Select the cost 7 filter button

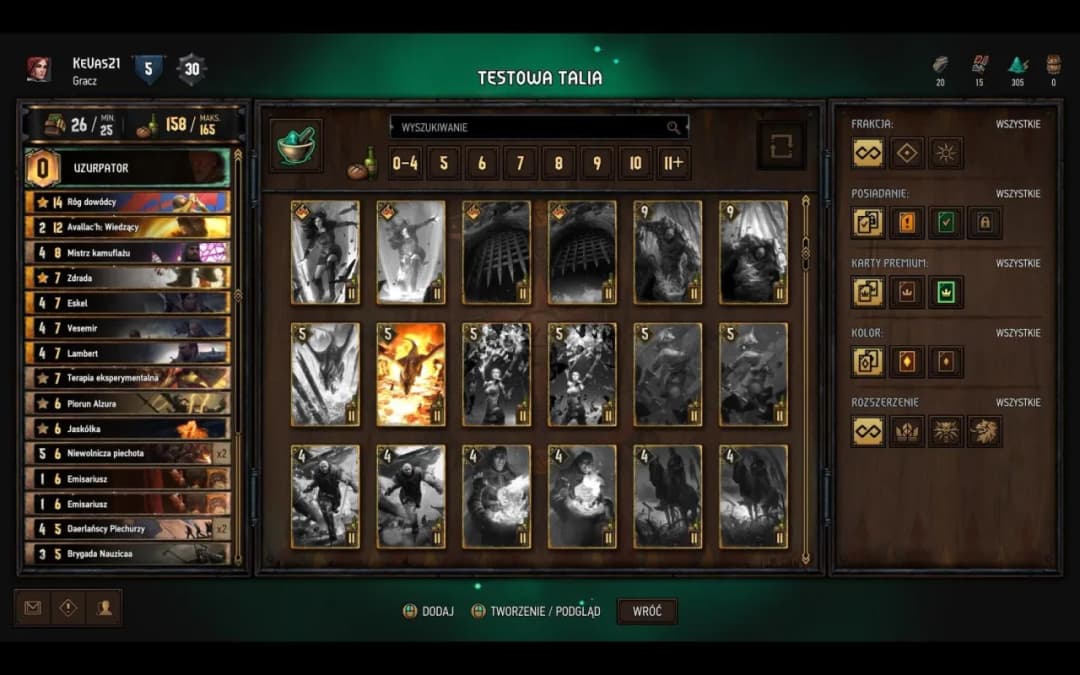tap(520, 163)
